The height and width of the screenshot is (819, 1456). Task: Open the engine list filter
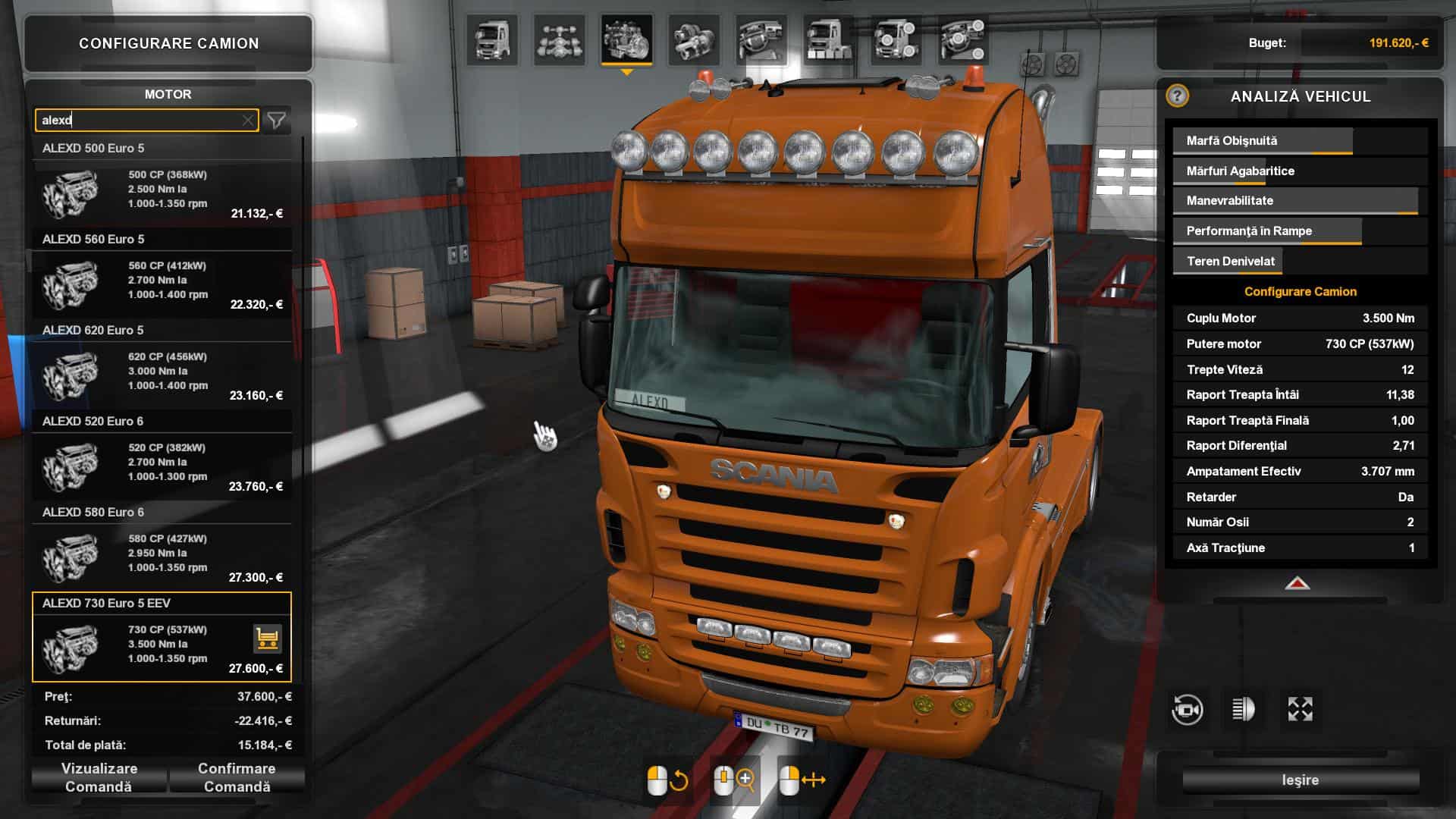click(277, 121)
